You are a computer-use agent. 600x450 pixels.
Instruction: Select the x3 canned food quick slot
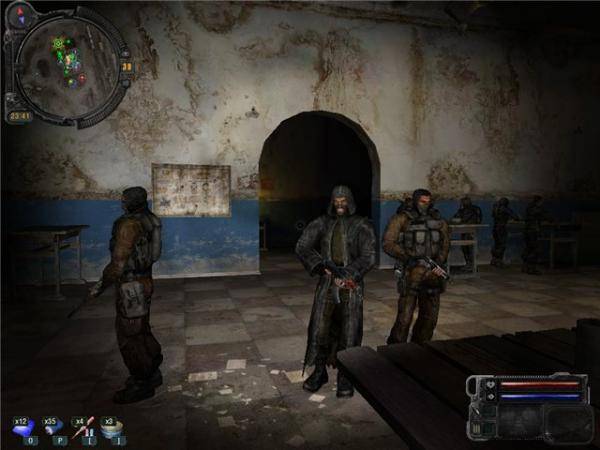(x=113, y=427)
